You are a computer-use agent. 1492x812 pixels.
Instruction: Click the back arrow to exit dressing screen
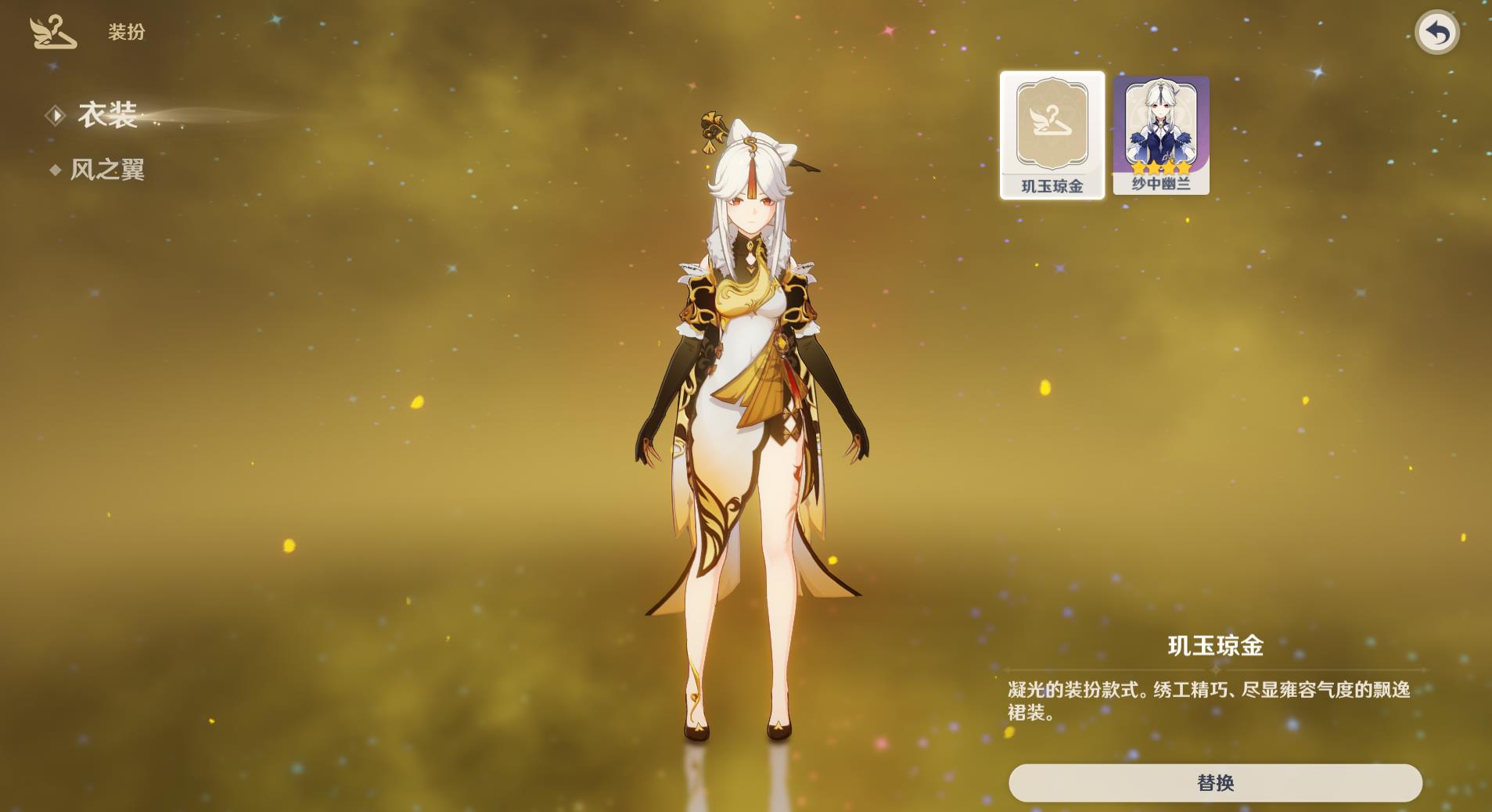click(1438, 31)
